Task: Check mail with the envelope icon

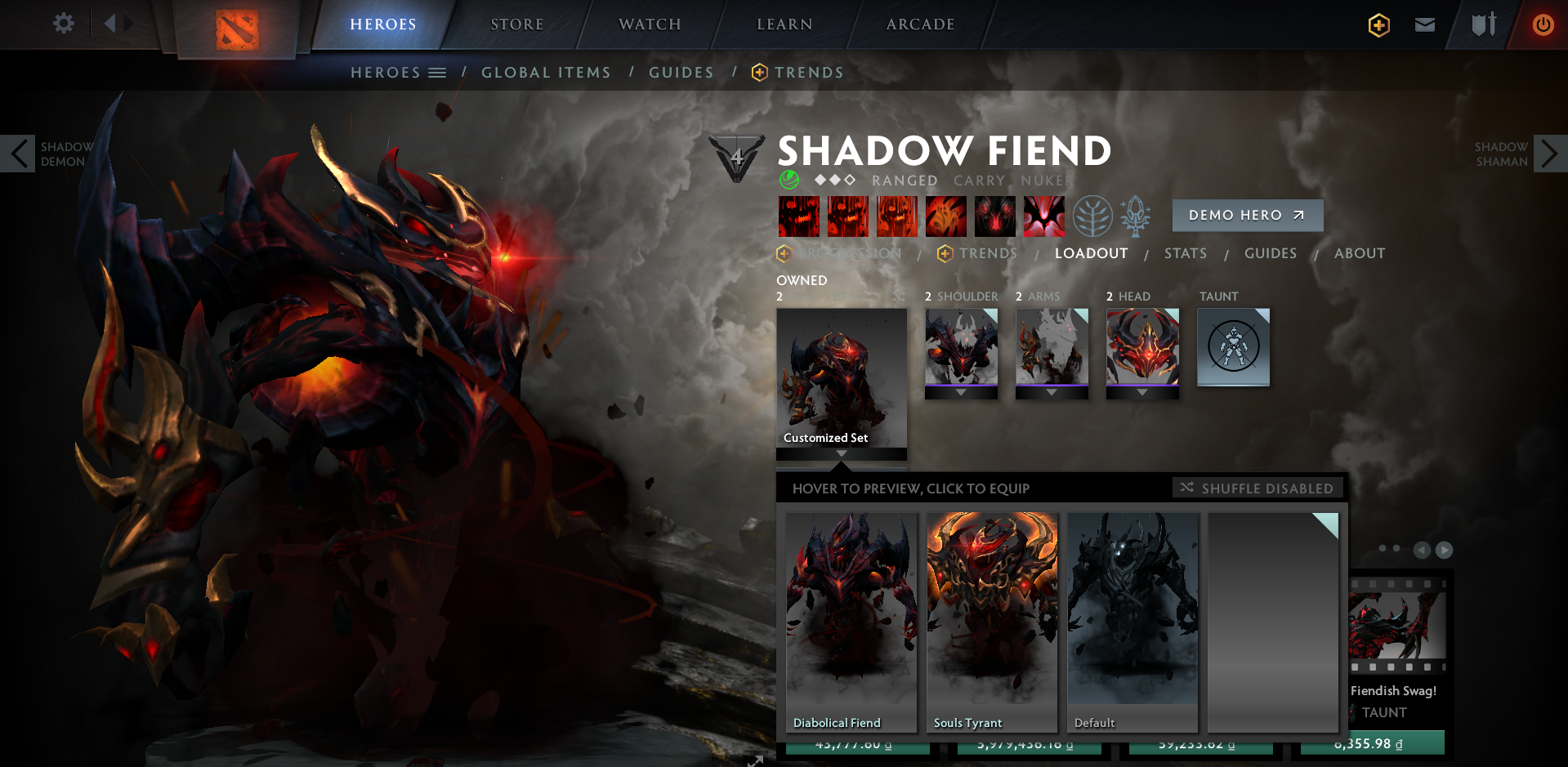Action: pos(1425,25)
